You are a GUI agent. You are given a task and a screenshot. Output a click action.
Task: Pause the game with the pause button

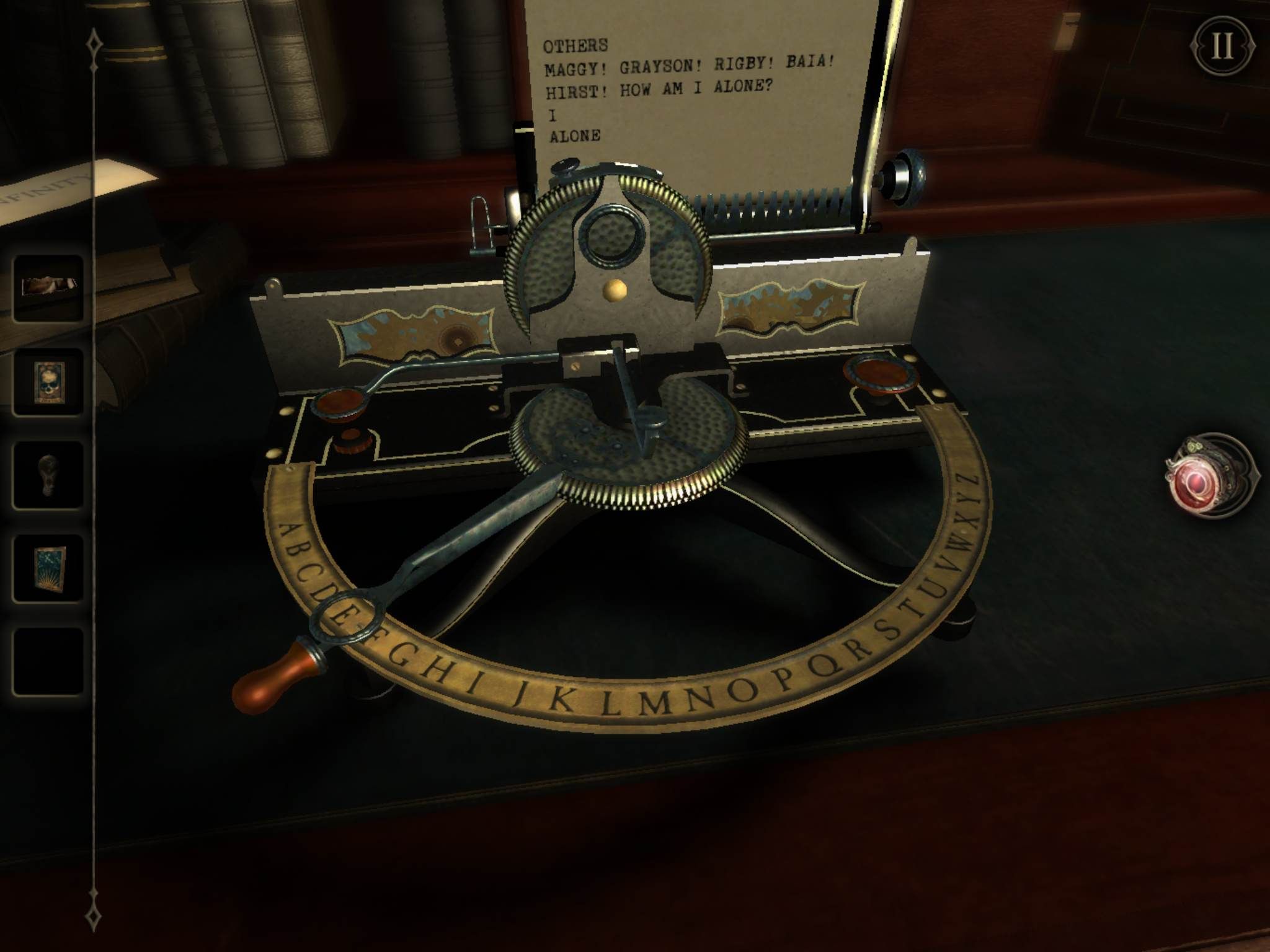click(x=1222, y=47)
